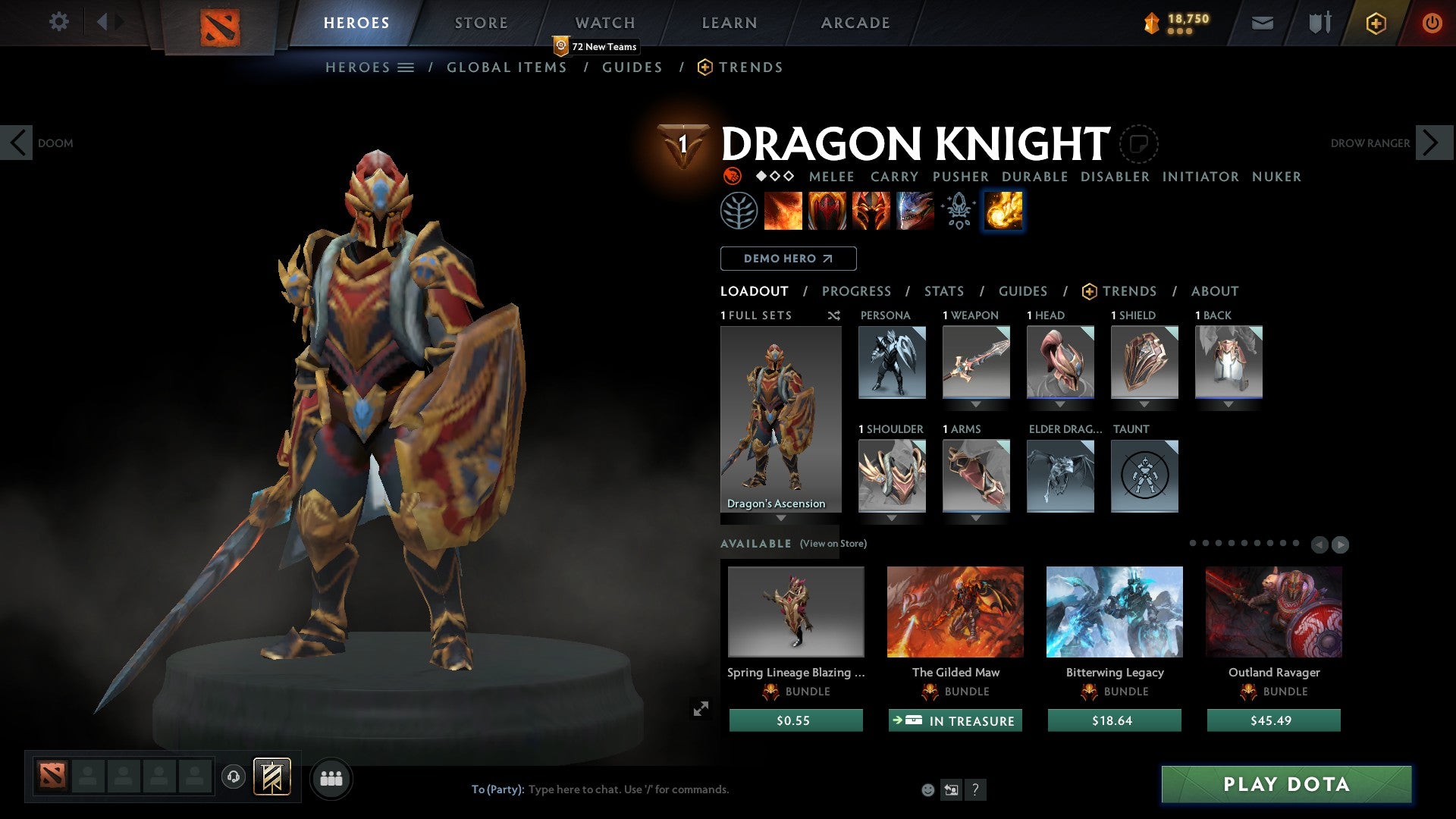Image resolution: width=1456 pixels, height=819 pixels.
Task: Select the Breathe Fire ability icon
Action: [783, 211]
